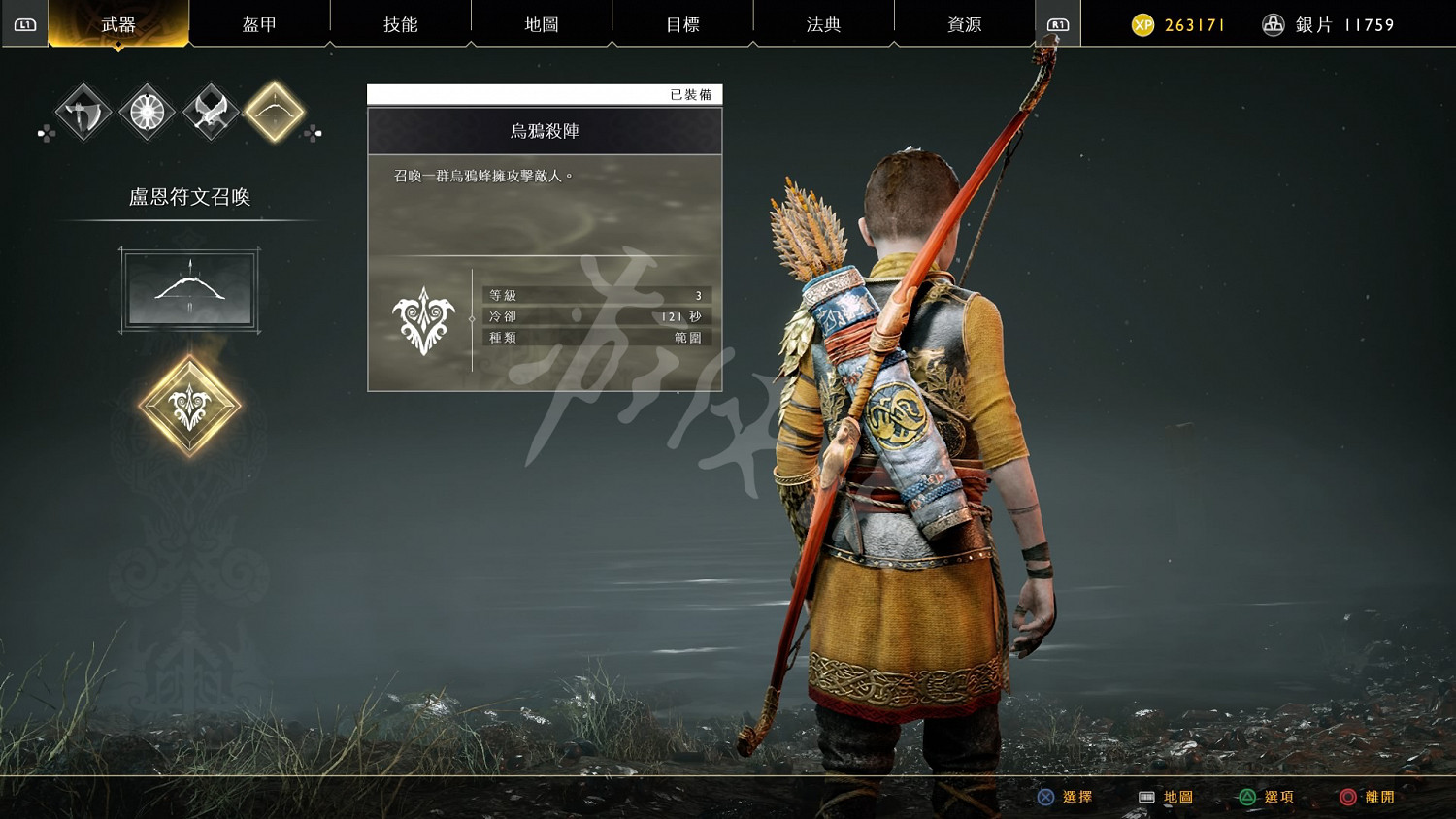
Task: Open the 資源 resources tab
Action: (963, 23)
